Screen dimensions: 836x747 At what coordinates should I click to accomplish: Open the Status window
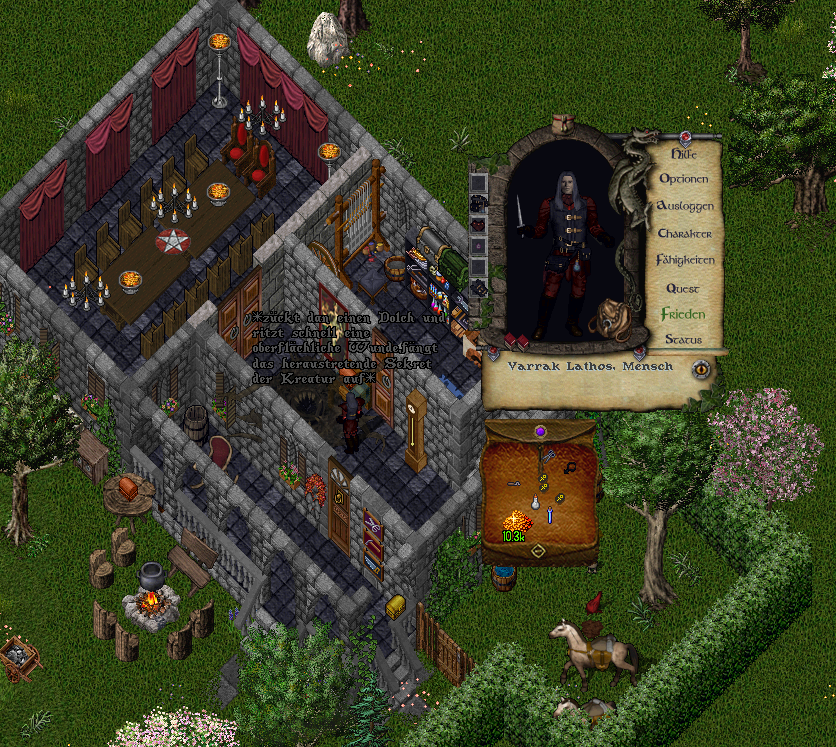tap(684, 340)
